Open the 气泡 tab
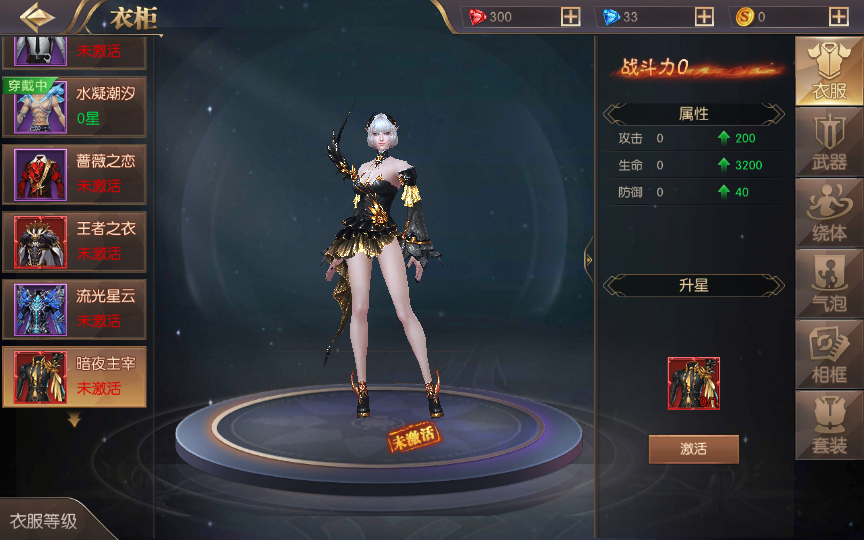The image size is (864, 540). [829, 284]
